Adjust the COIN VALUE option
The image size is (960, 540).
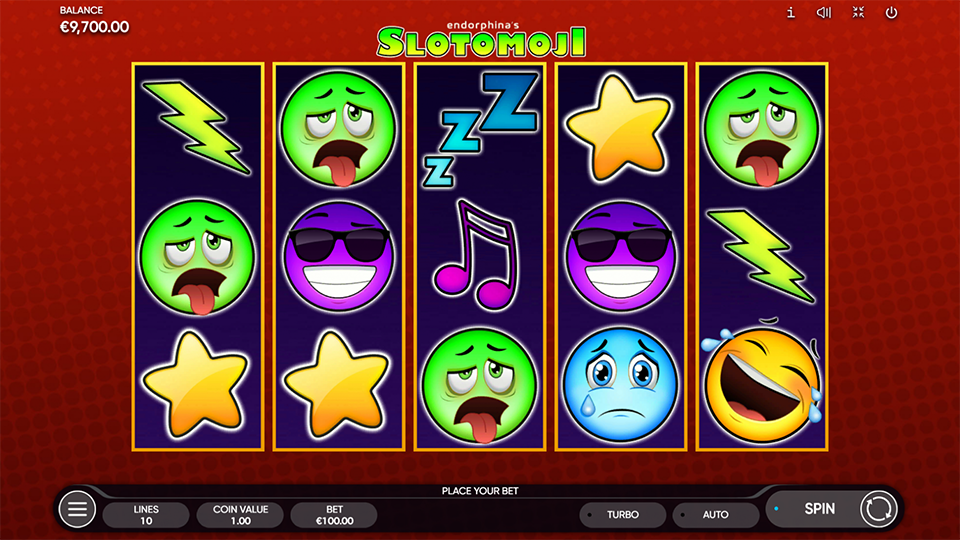240,515
